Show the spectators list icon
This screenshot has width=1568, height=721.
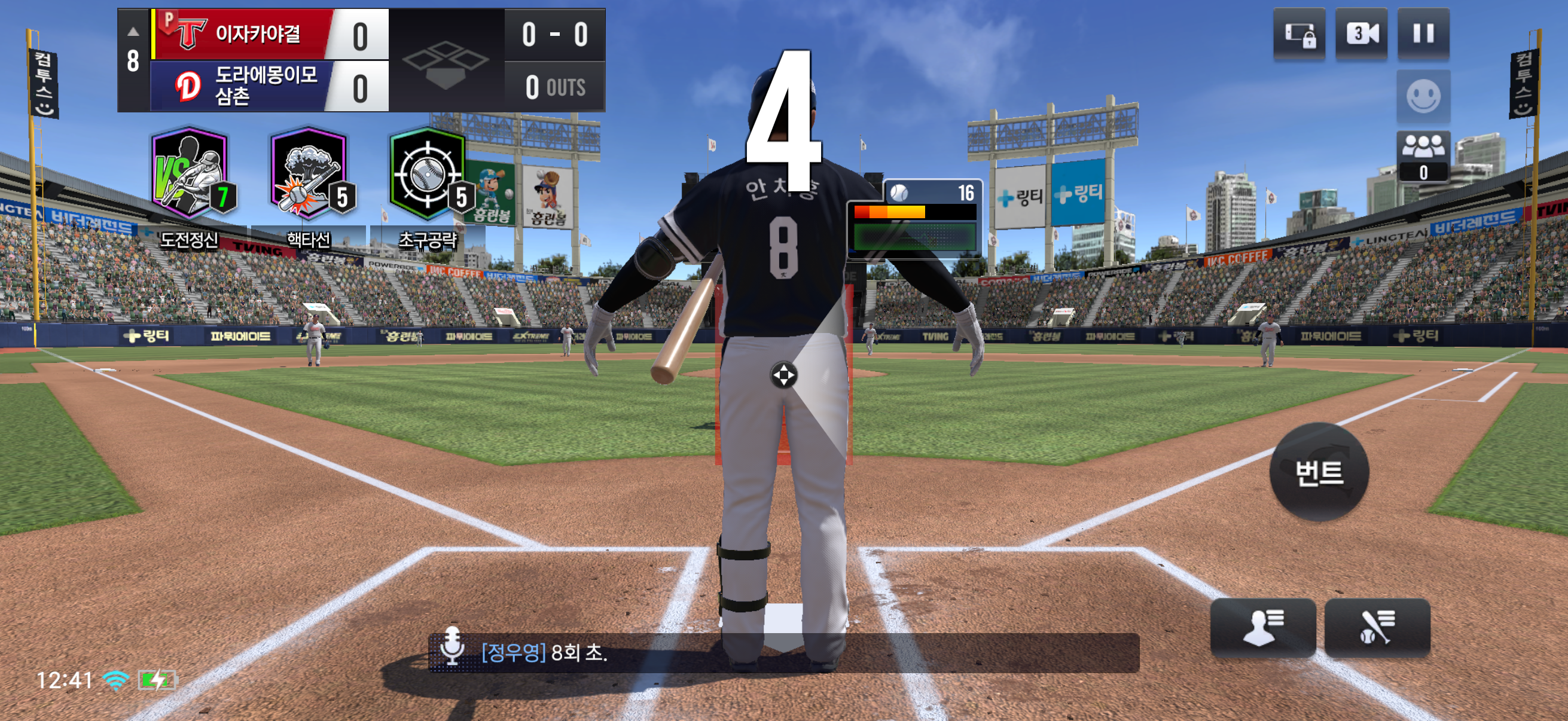coord(1423,155)
